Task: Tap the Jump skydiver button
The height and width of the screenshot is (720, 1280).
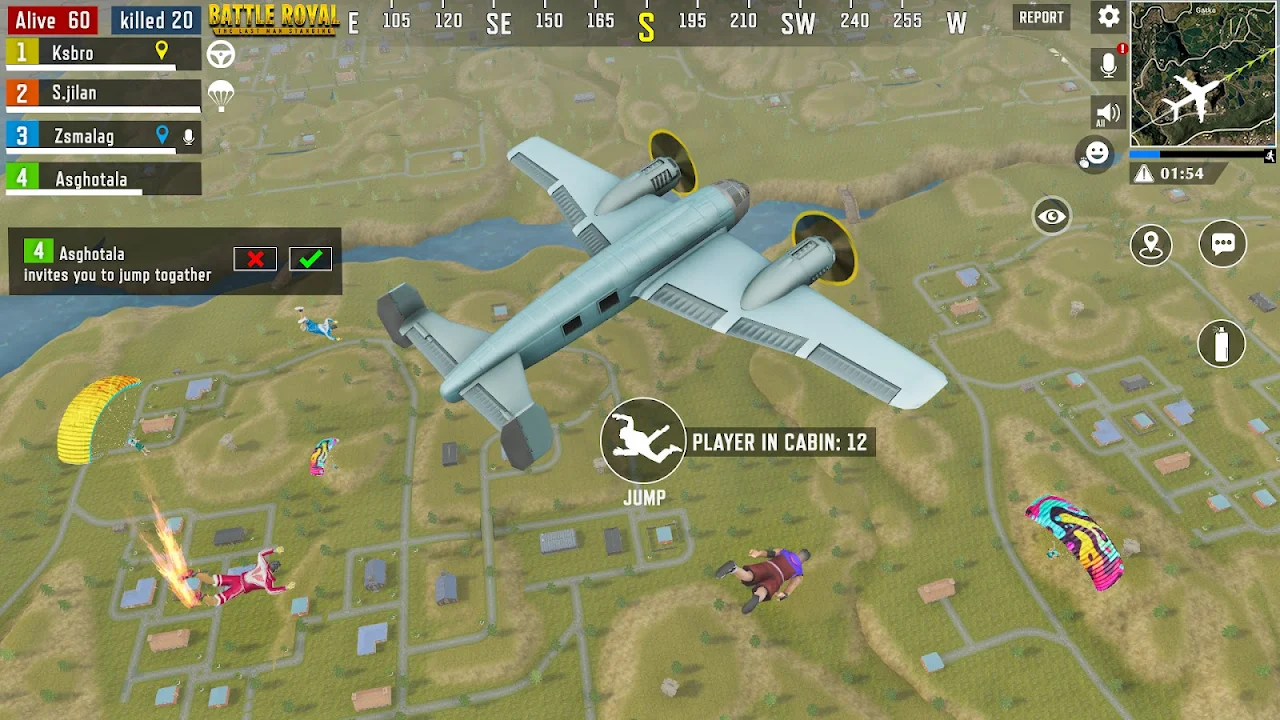Action: 643,441
